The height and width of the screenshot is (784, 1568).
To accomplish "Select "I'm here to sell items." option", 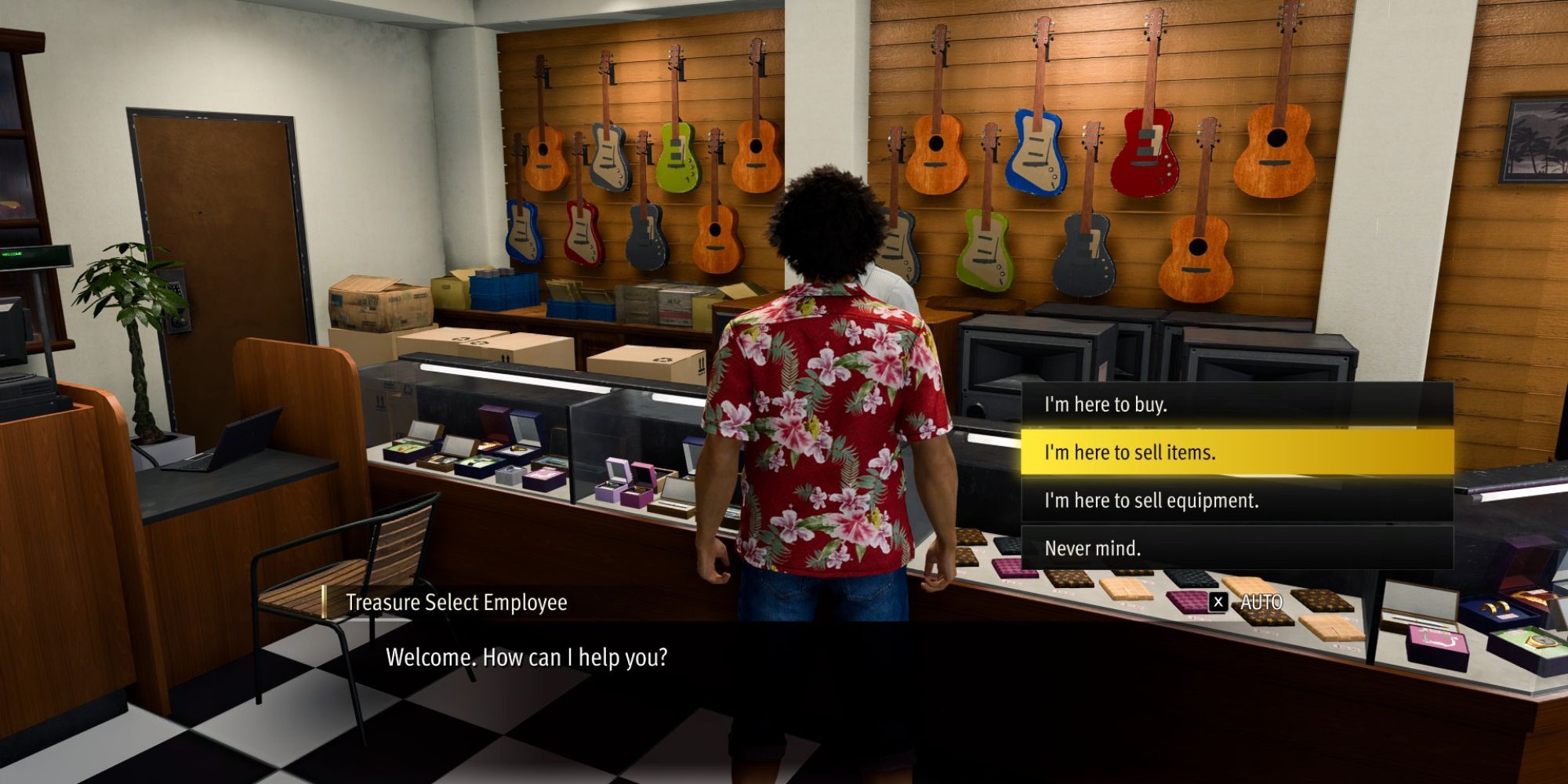I will coord(1236,452).
